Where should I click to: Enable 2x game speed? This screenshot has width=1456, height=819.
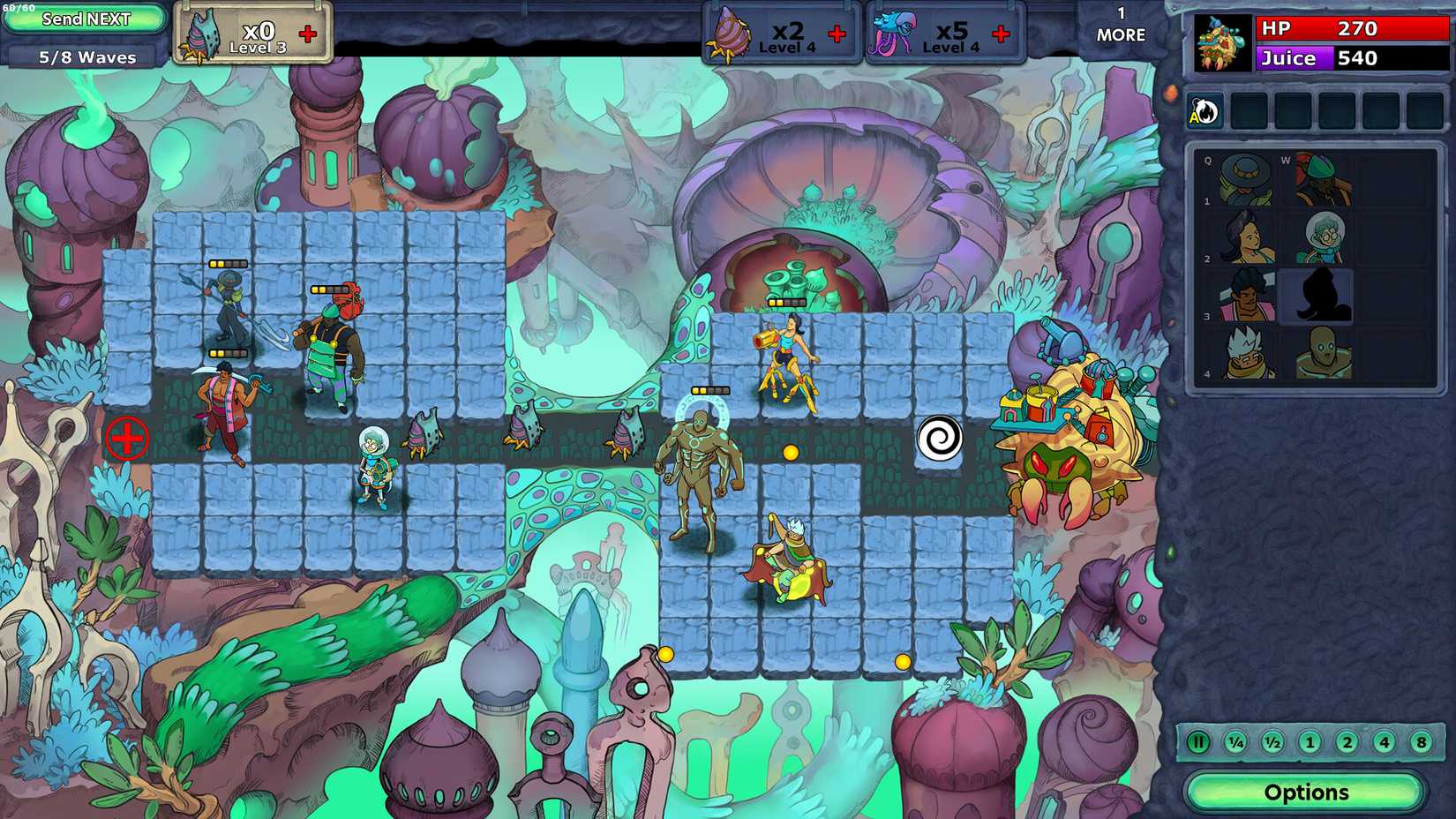click(1345, 744)
